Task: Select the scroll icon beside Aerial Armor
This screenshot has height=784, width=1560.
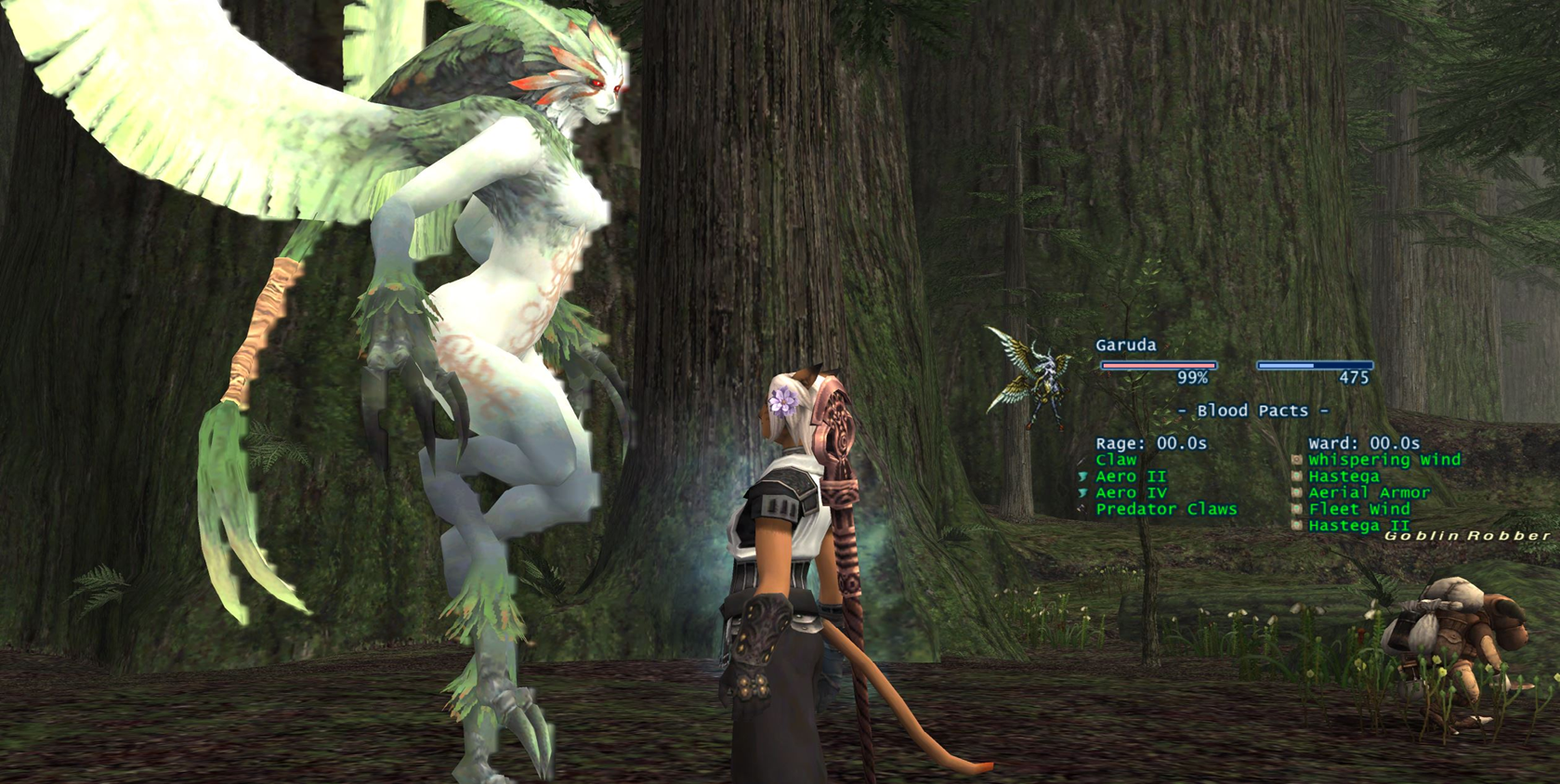Action: coord(1295,492)
